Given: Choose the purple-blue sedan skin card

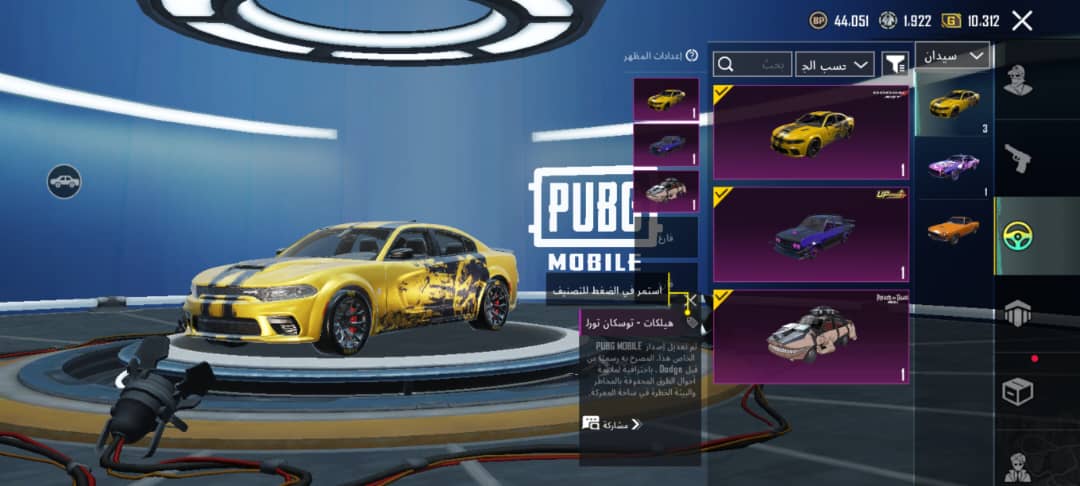Looking at the screenshot, I should click(811, 234).
